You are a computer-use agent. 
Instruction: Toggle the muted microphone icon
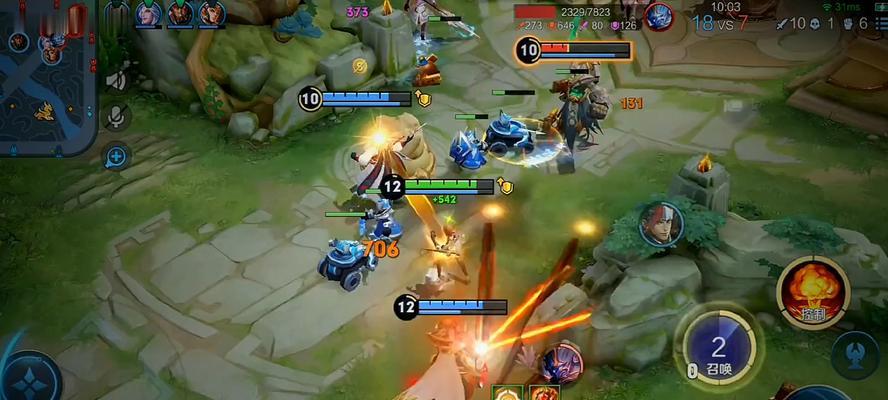pyautogui.click(x=116, y=118)
